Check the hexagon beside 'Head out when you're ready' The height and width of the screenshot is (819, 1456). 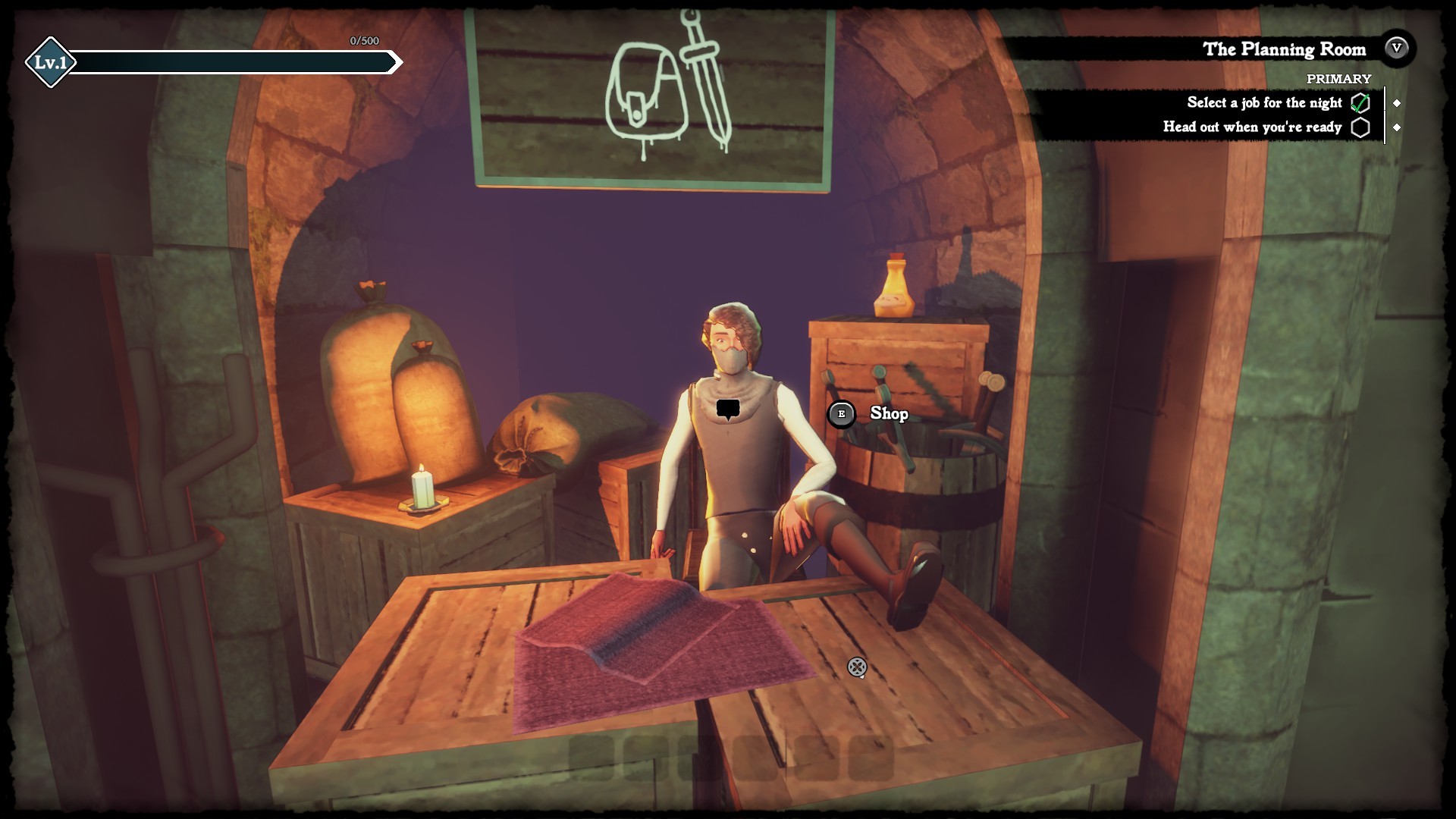tap(1363, 128)
